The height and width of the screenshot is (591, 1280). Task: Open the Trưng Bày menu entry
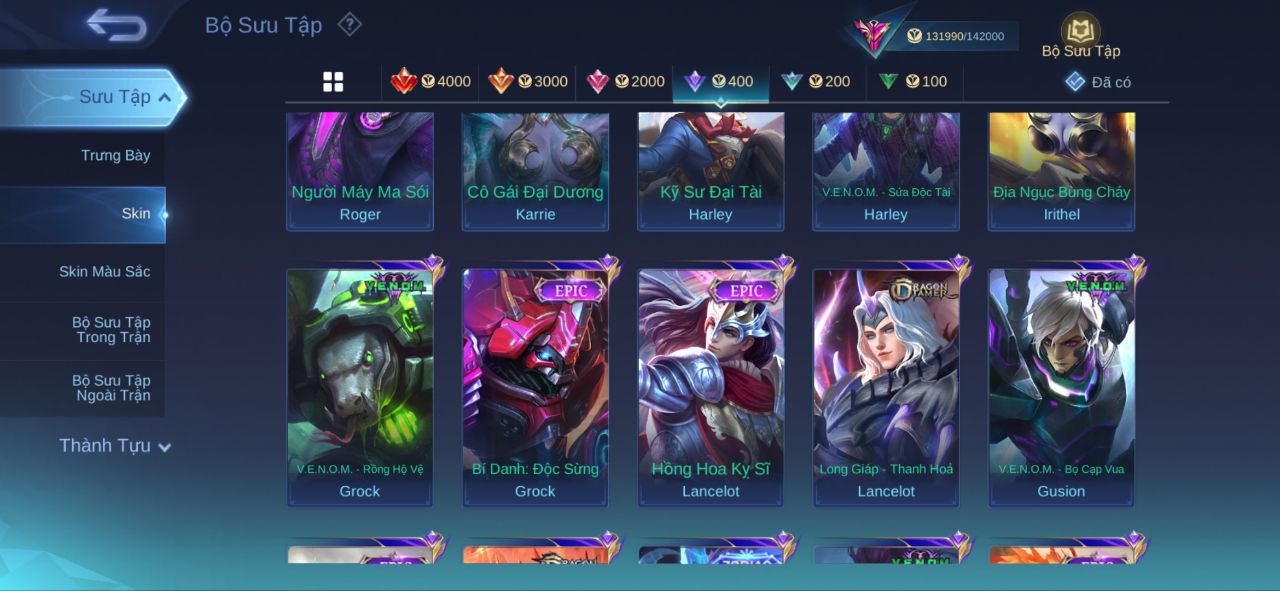[115, 156]
